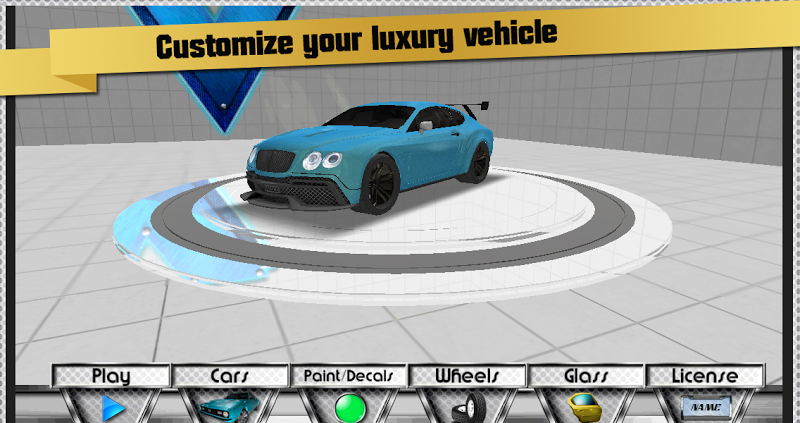This screenshot has width=800, height=423.
Task: Open the Cars selection menu
Action: coord(229,395)
